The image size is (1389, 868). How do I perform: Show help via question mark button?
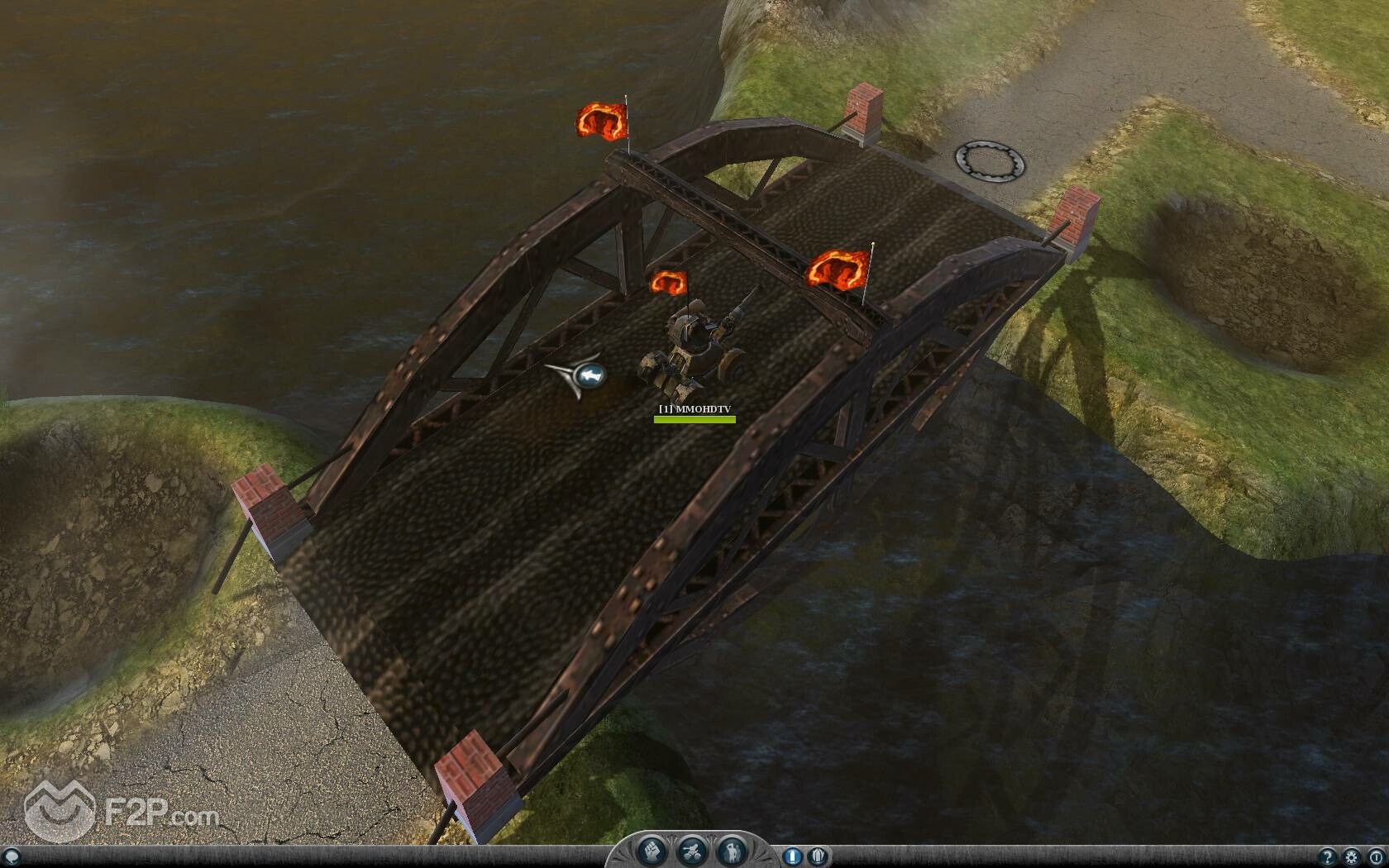(1329, 857)
